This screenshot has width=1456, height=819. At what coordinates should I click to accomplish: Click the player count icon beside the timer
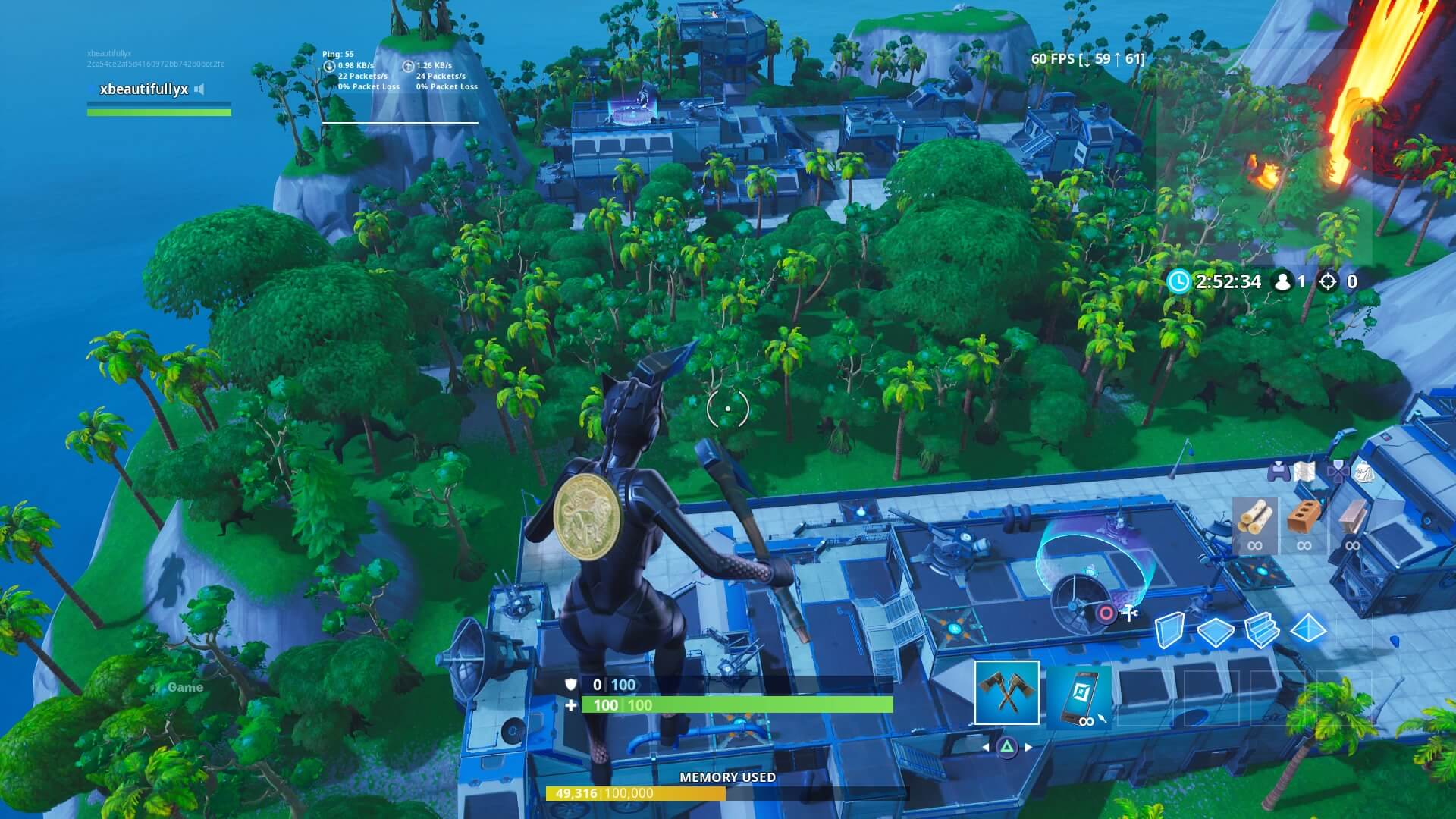click(1282, 281)
